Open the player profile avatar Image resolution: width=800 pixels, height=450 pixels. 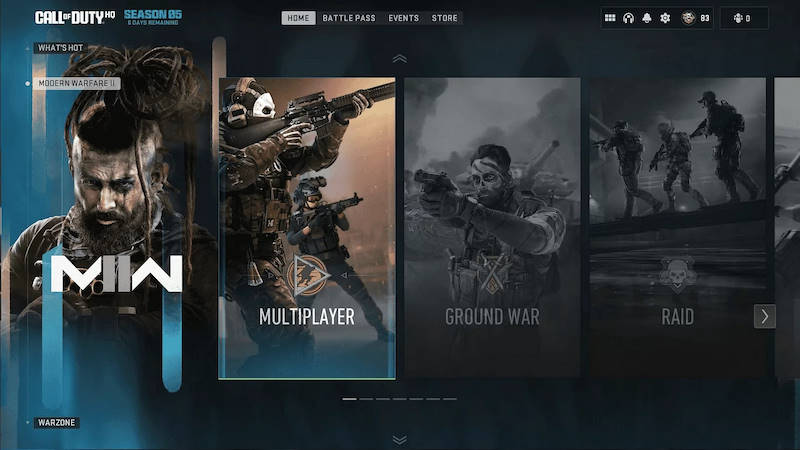tap(688, 18)
